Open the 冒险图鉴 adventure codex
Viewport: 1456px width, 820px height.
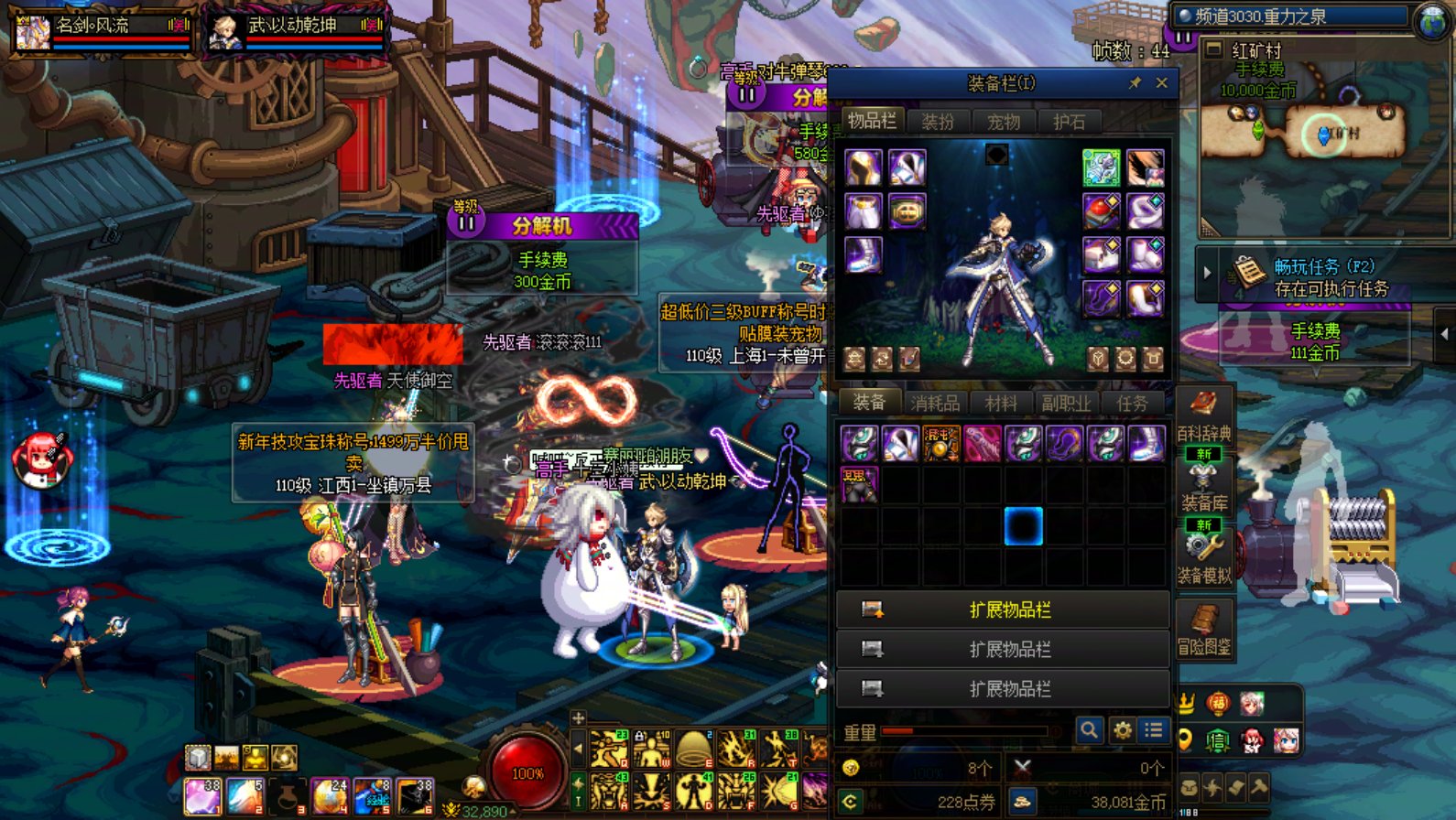coord(1203,630)
